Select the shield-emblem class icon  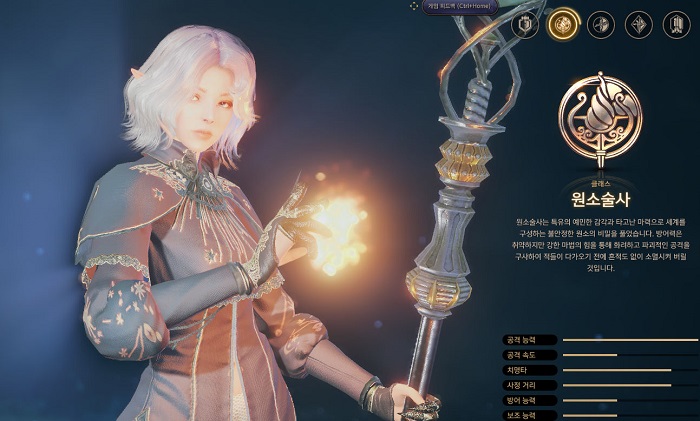[527, 24]
